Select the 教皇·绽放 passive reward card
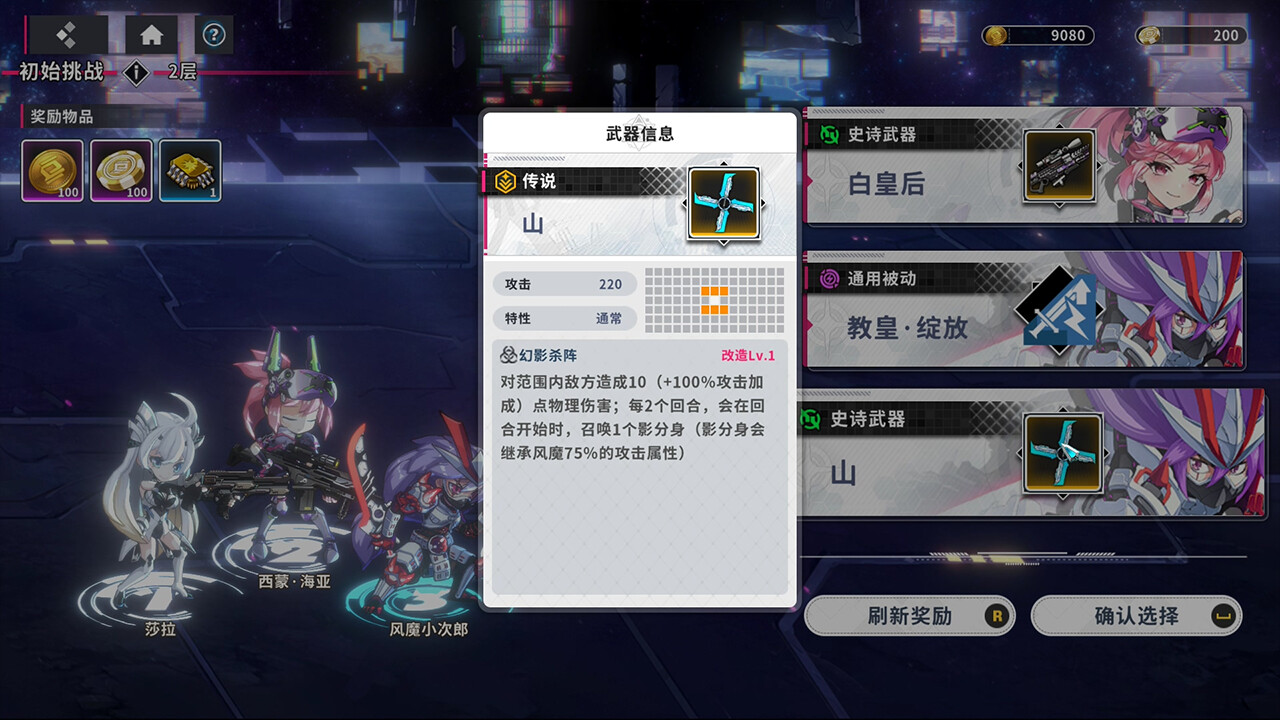Image resolution: width=1280 pixels, height=720 pixels. pos(1024,310)
